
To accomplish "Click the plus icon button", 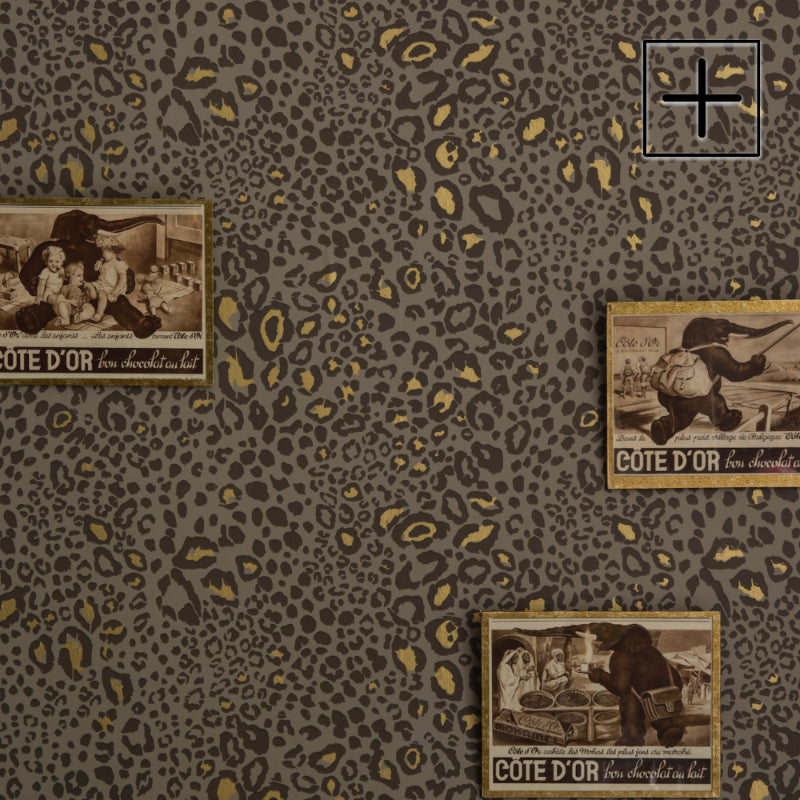I will 701,98.
